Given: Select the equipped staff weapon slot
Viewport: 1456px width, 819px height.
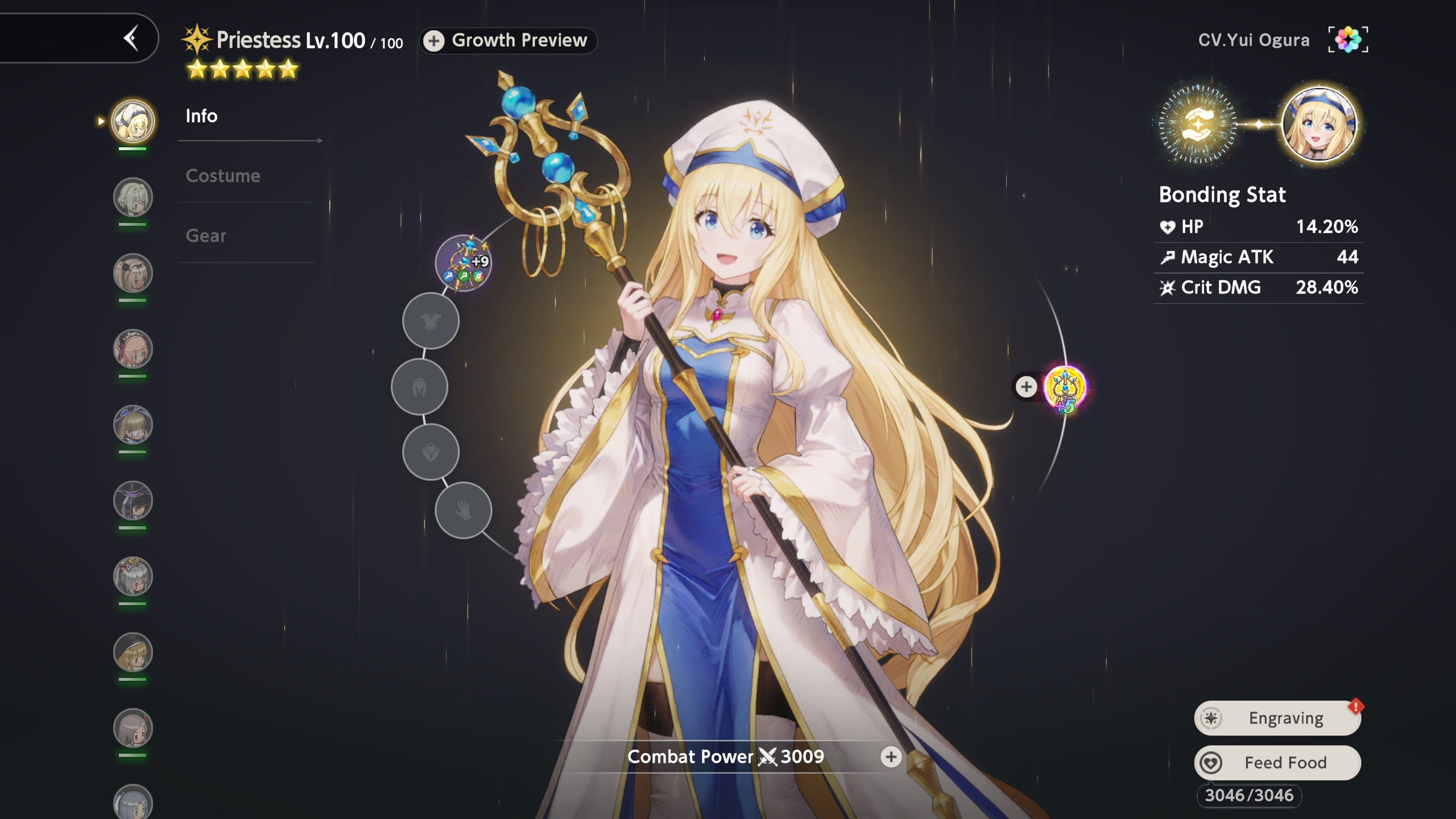Looking at the screenshot, I should point(464,263).
